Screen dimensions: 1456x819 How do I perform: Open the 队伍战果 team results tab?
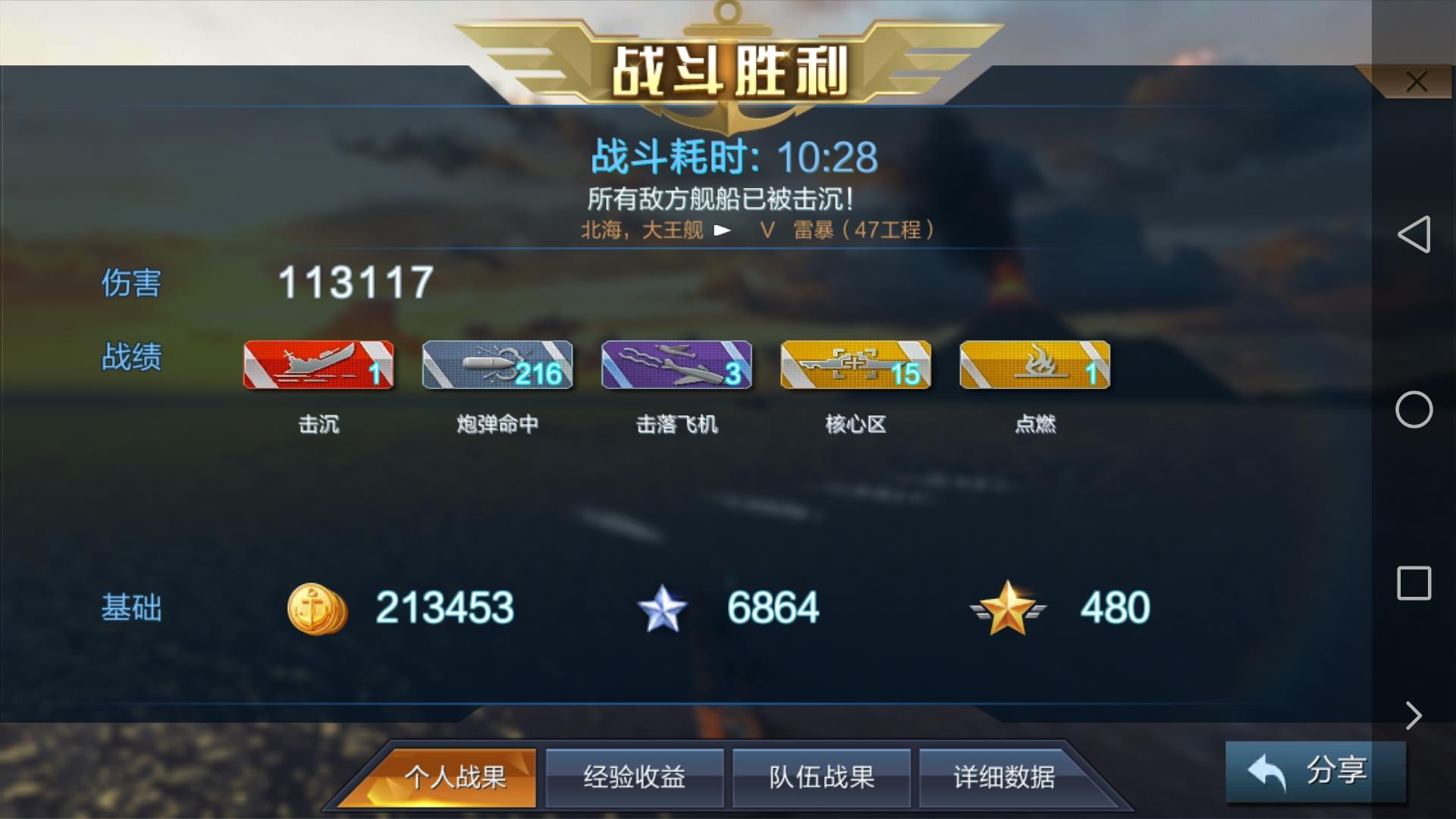coord(821,777)
